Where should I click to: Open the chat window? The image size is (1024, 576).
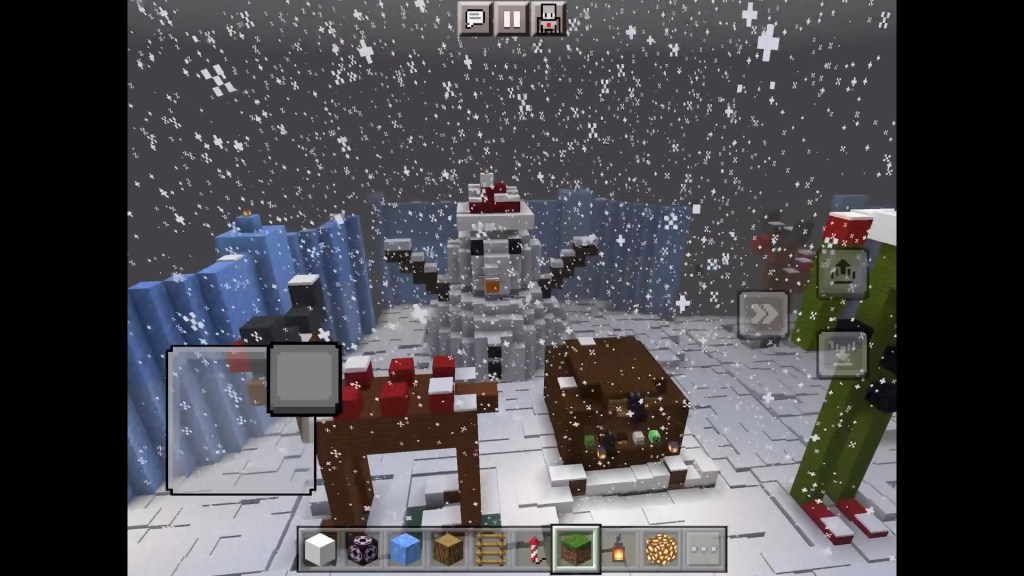point(475,18)
